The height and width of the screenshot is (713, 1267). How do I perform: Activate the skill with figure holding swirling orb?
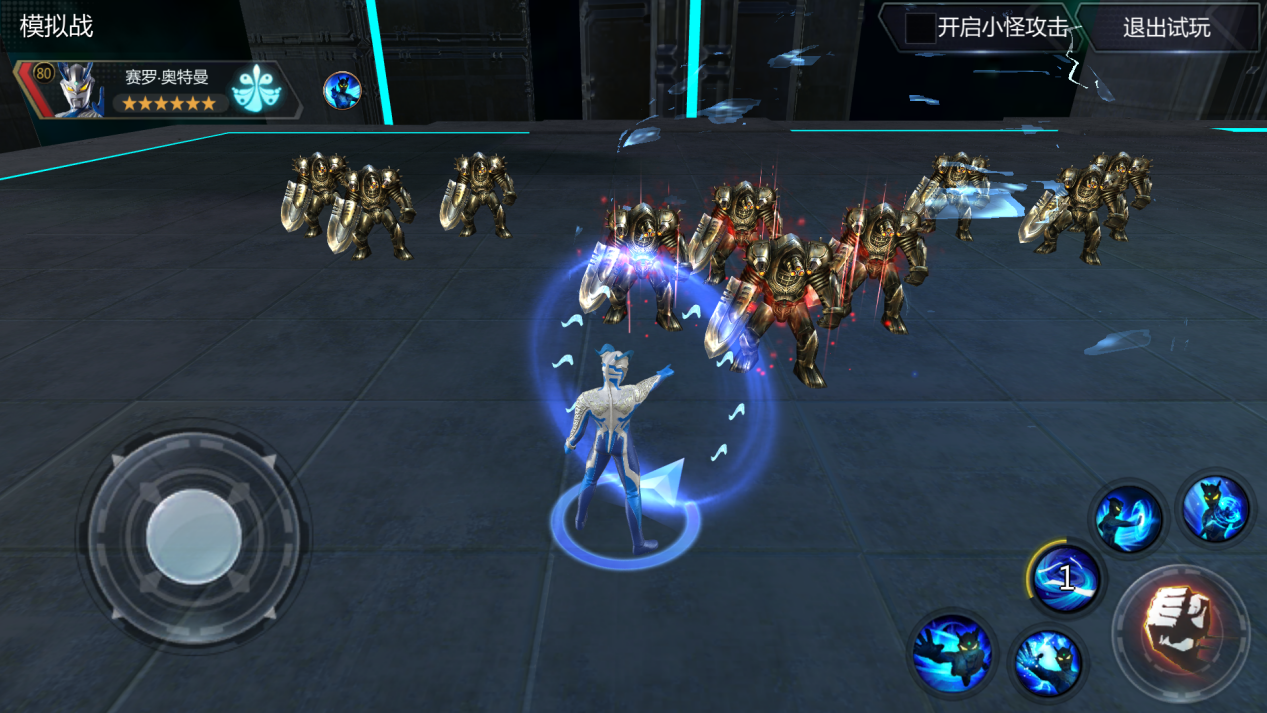click(1215, 509)
